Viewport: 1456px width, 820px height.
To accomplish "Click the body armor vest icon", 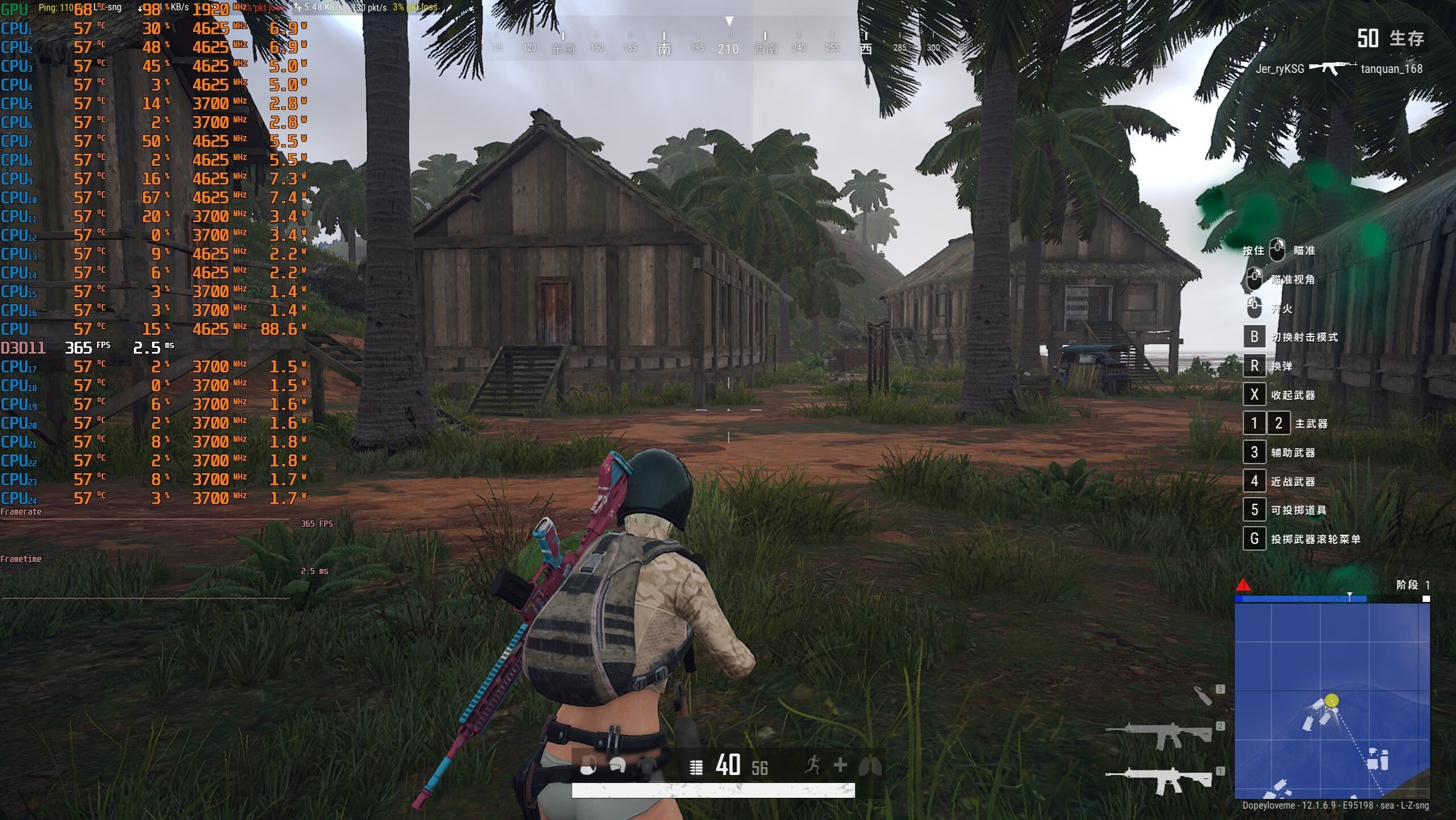I will pyautogui.click(x=647, y=766).
